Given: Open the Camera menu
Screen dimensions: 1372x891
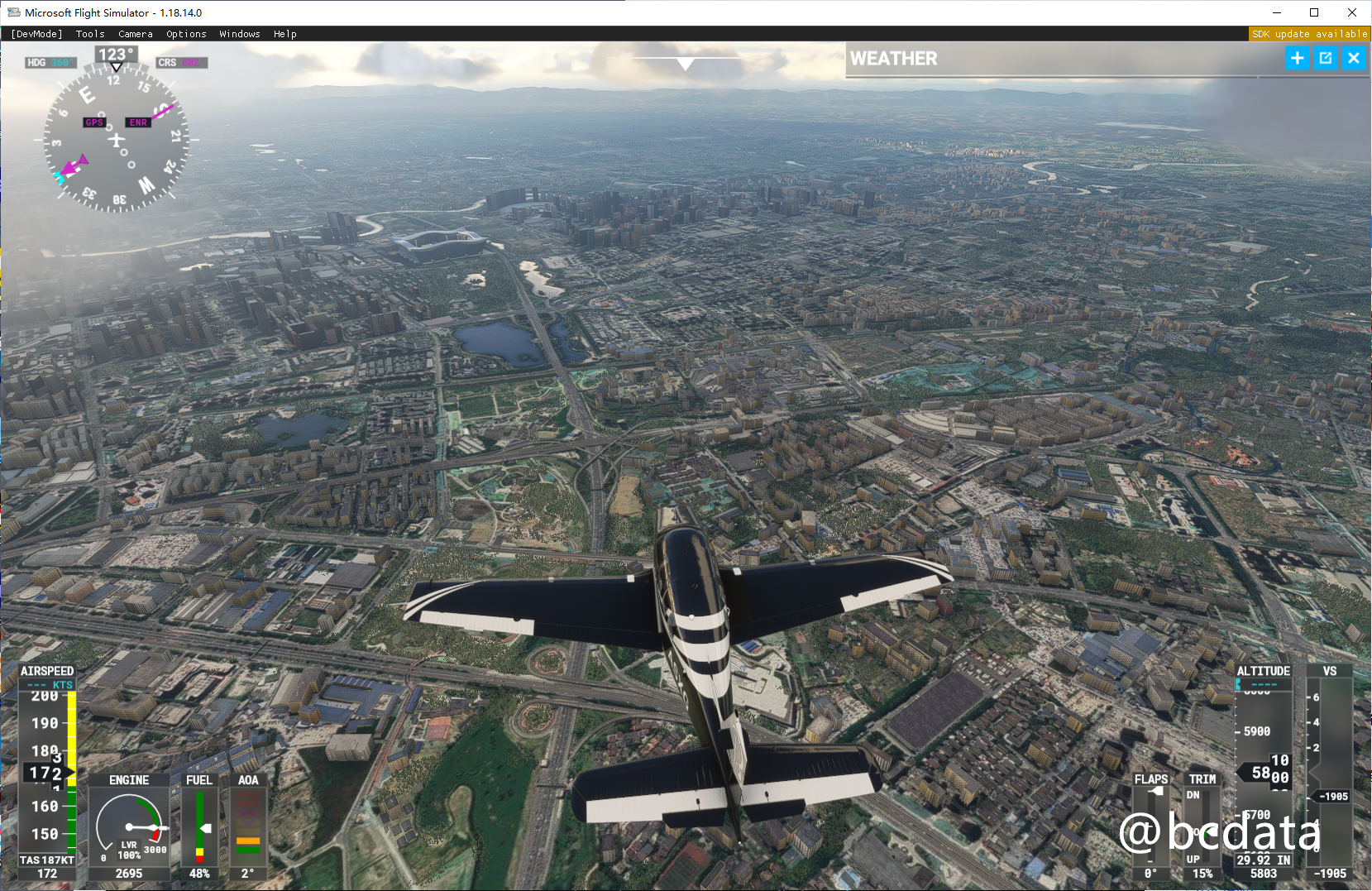Looking at the screenshot, I should click(x=135, y=34).
